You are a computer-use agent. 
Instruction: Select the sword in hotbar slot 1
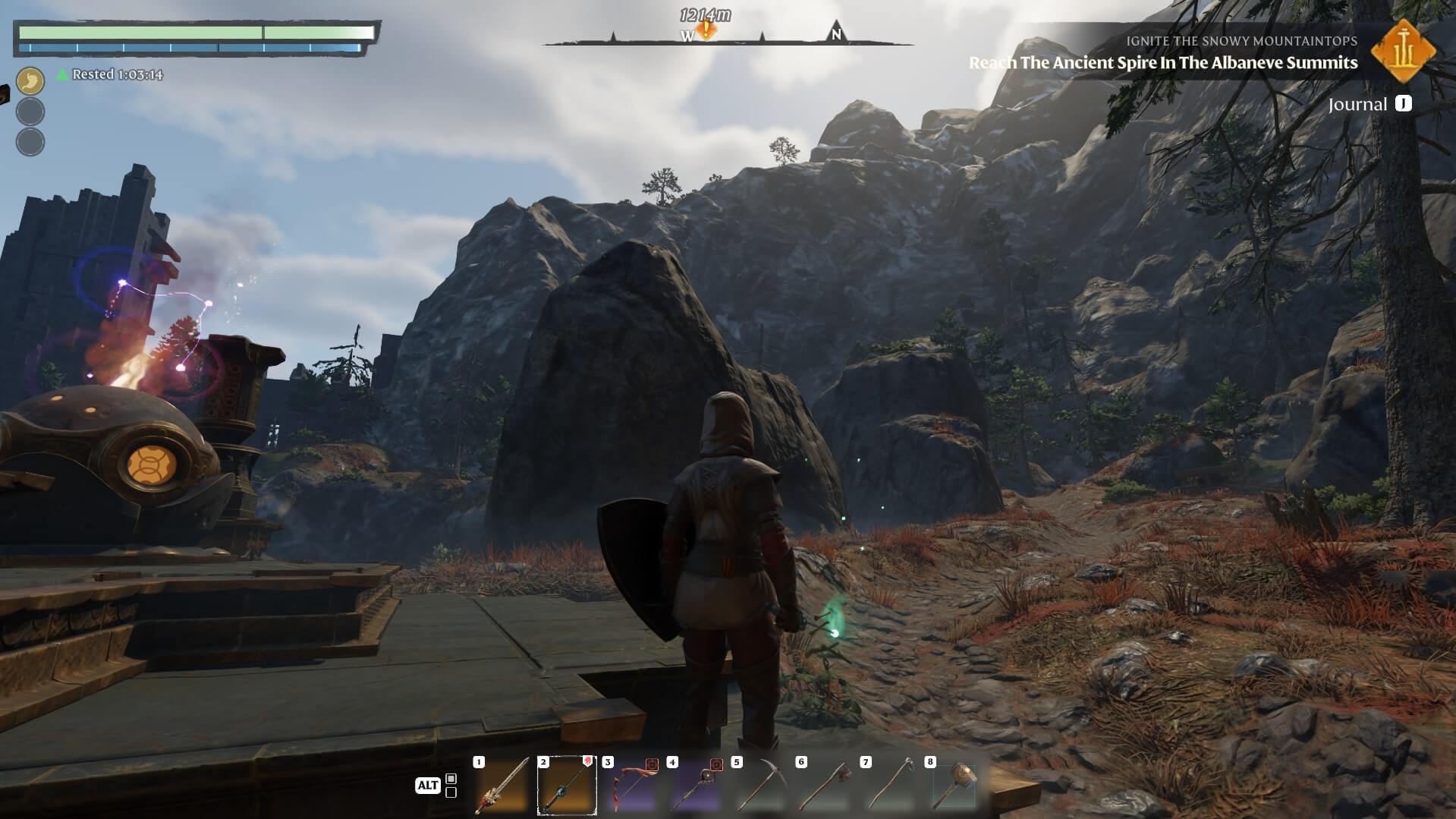tap(502, 786)
